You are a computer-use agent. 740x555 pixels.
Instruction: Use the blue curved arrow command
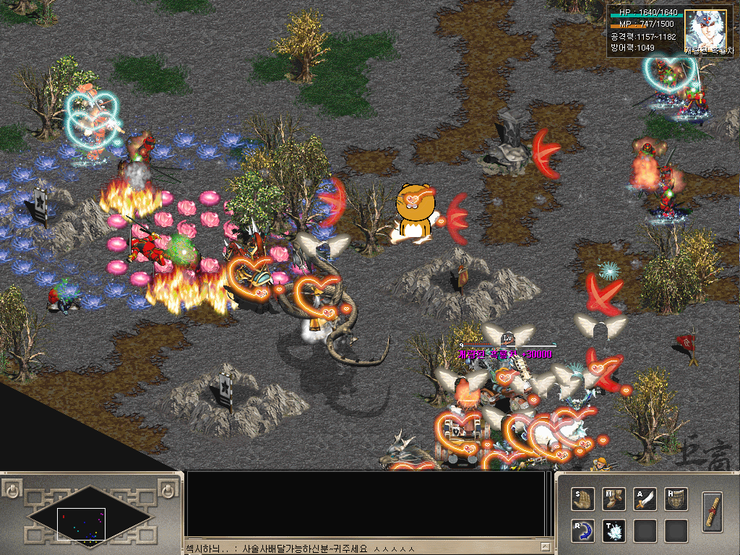pos(582,529)
